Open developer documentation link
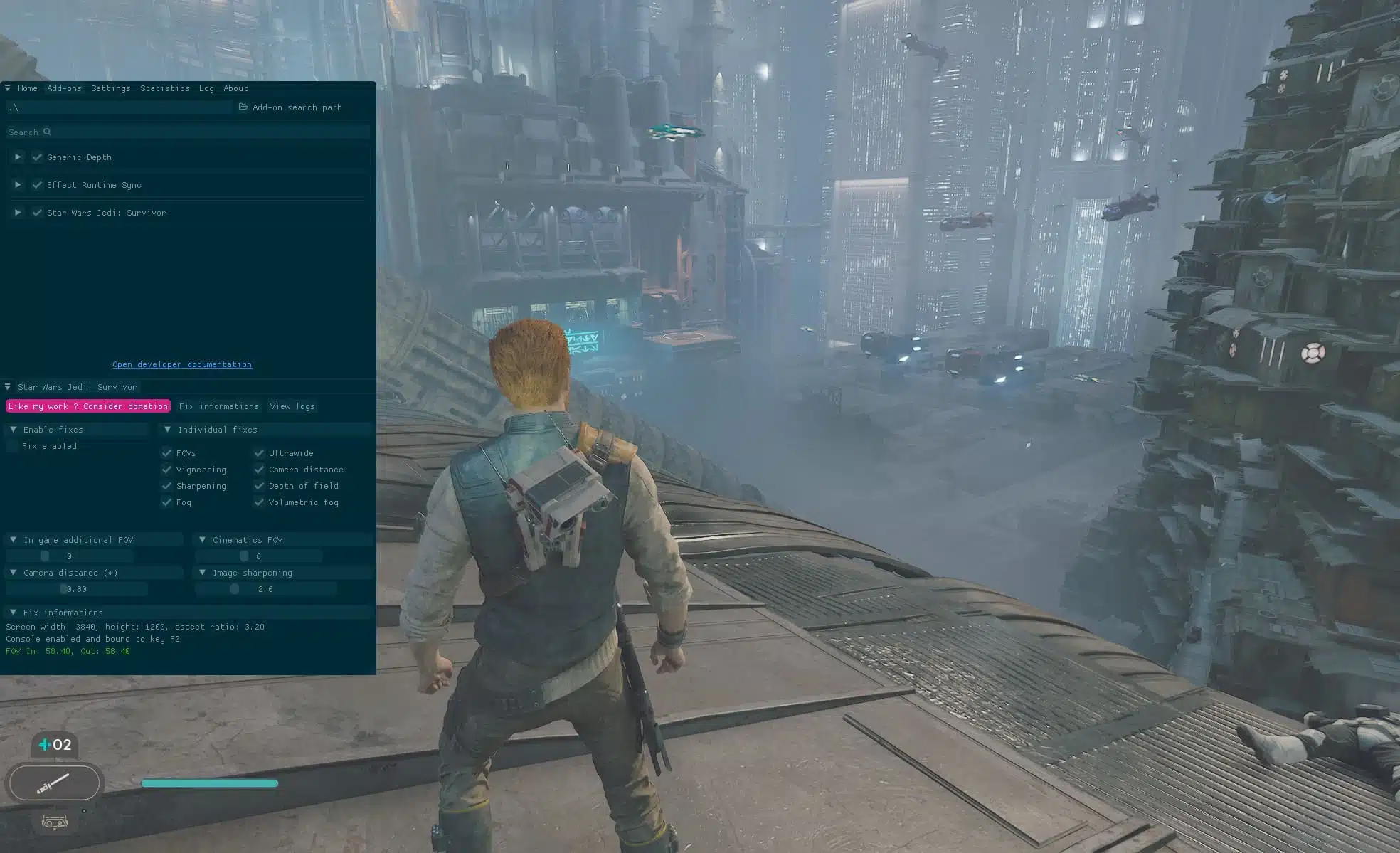This screenshot has width=1400, height=853. tap(182, 364)
